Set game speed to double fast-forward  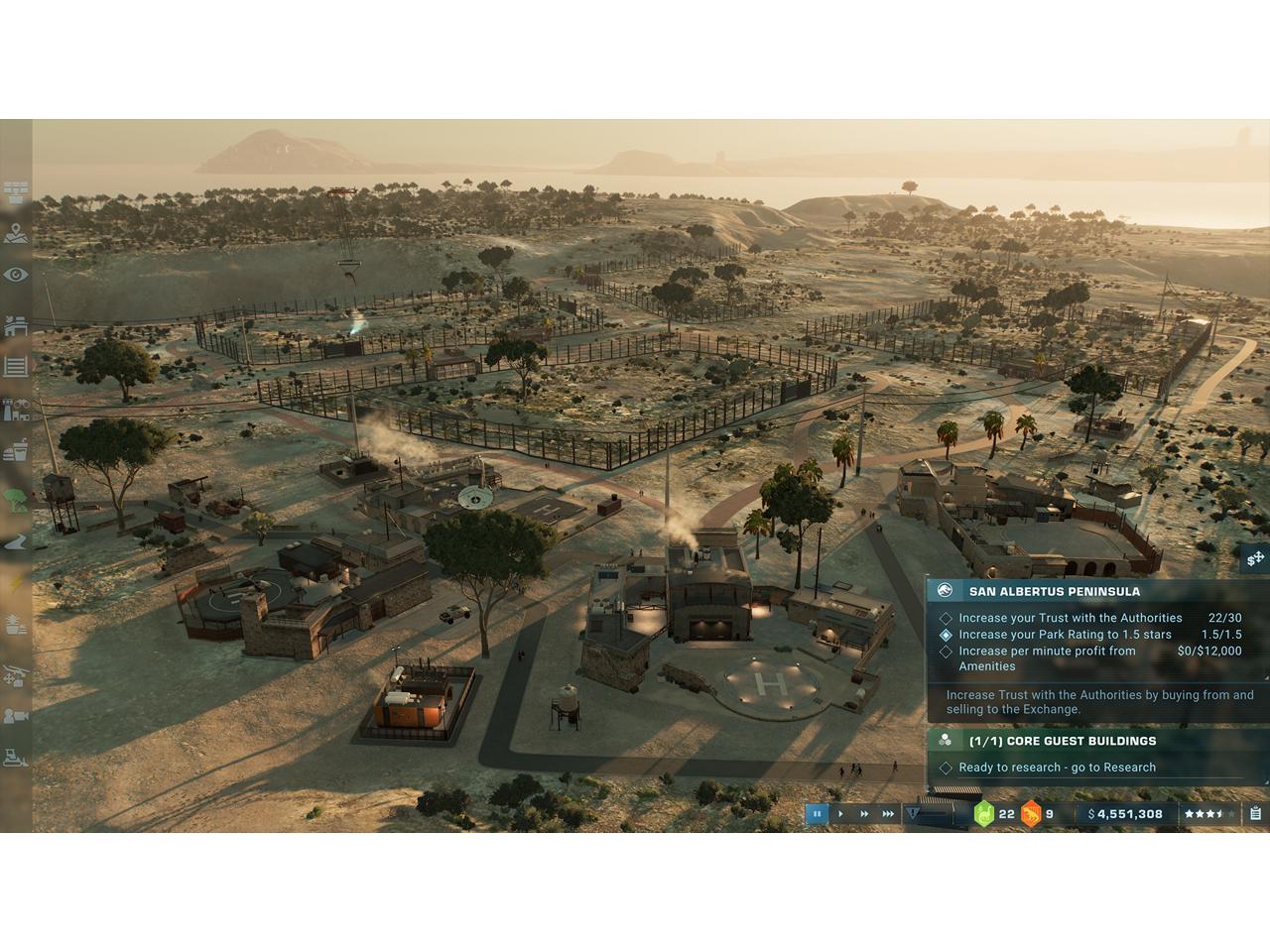pyautogui.click(x=864, y=814)
